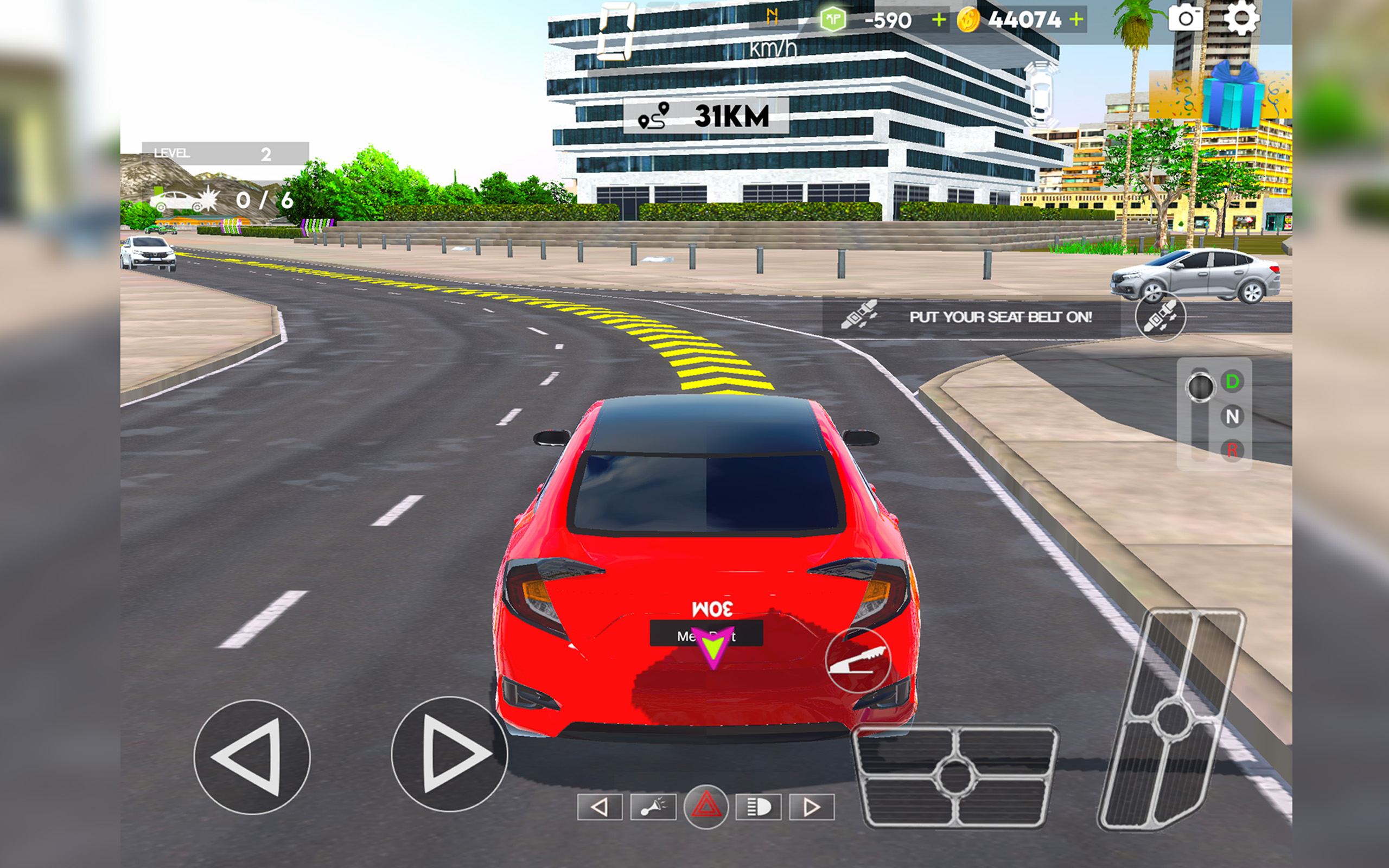Buy XP with the green plus
Screen dimensions: 1389x868
click(x=940, y=20)
